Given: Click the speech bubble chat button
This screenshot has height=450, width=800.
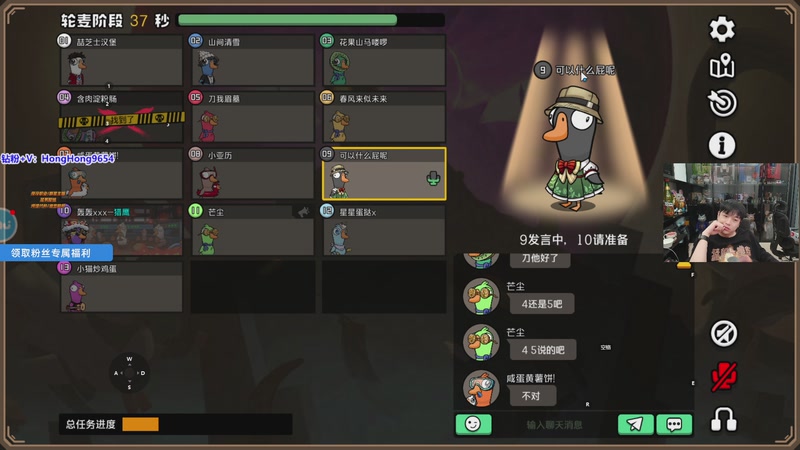Looking at the screenshot, I should 674,424.
